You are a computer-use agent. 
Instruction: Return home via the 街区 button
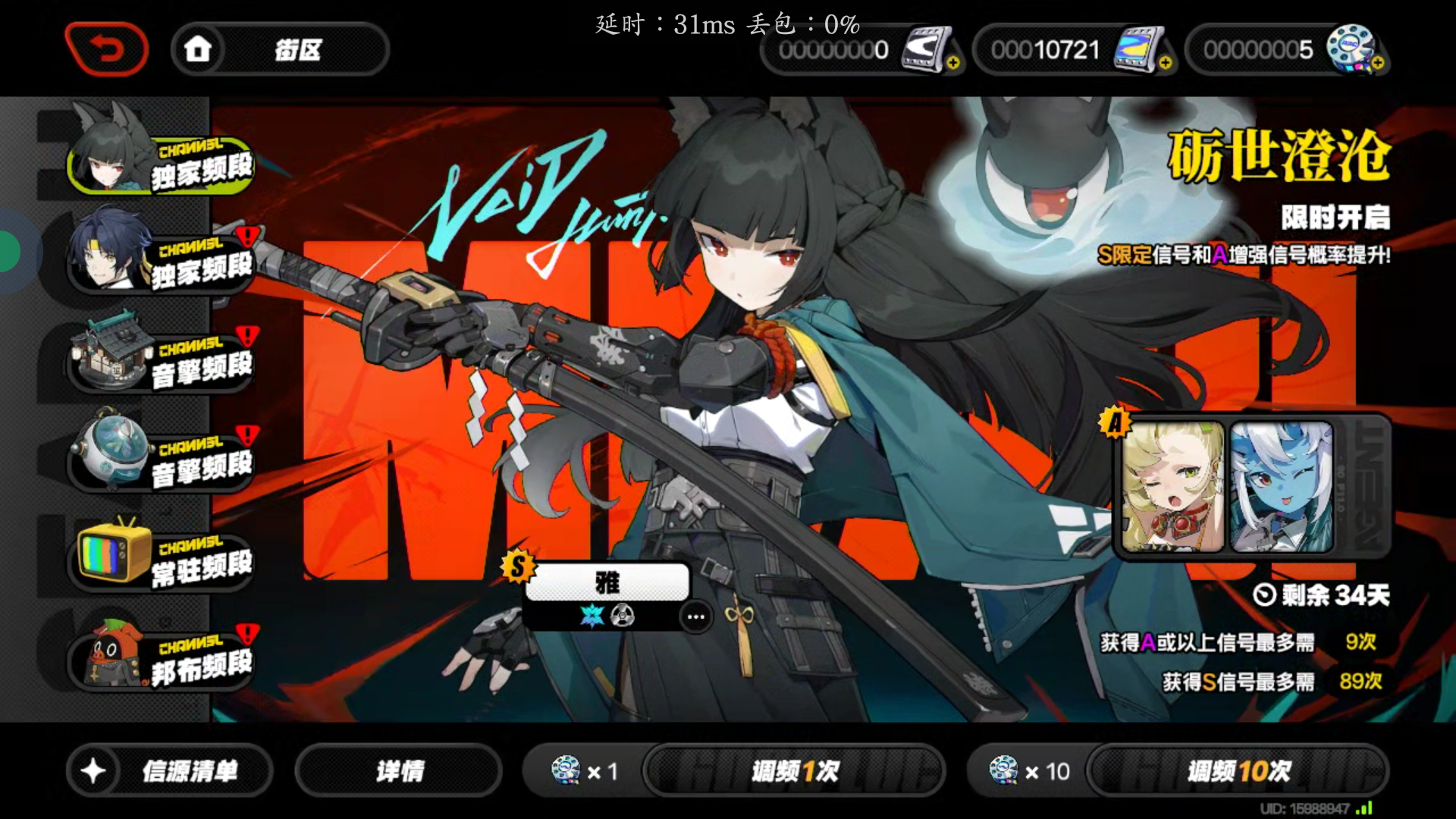280,50
